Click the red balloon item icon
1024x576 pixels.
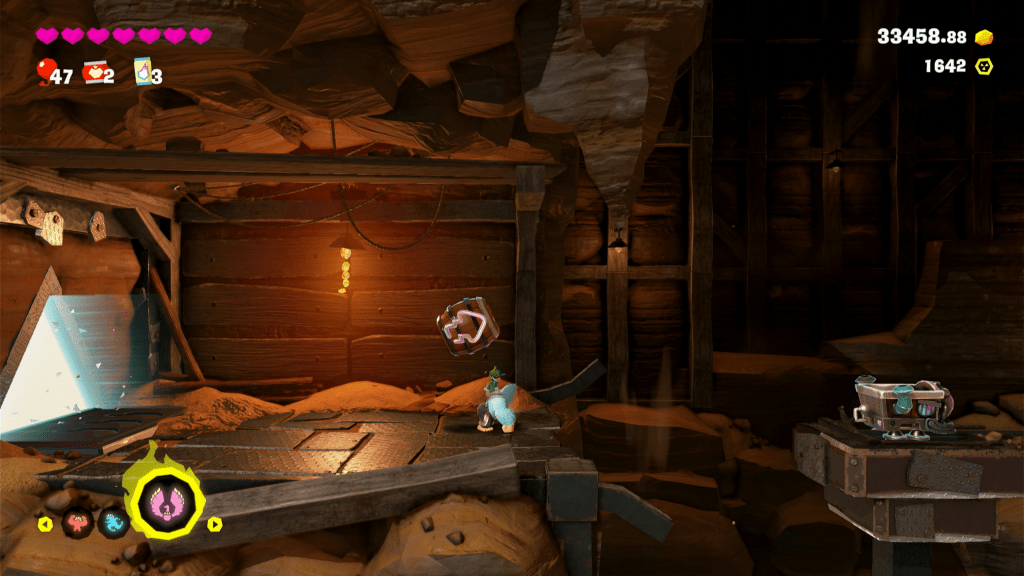[45, 71]
